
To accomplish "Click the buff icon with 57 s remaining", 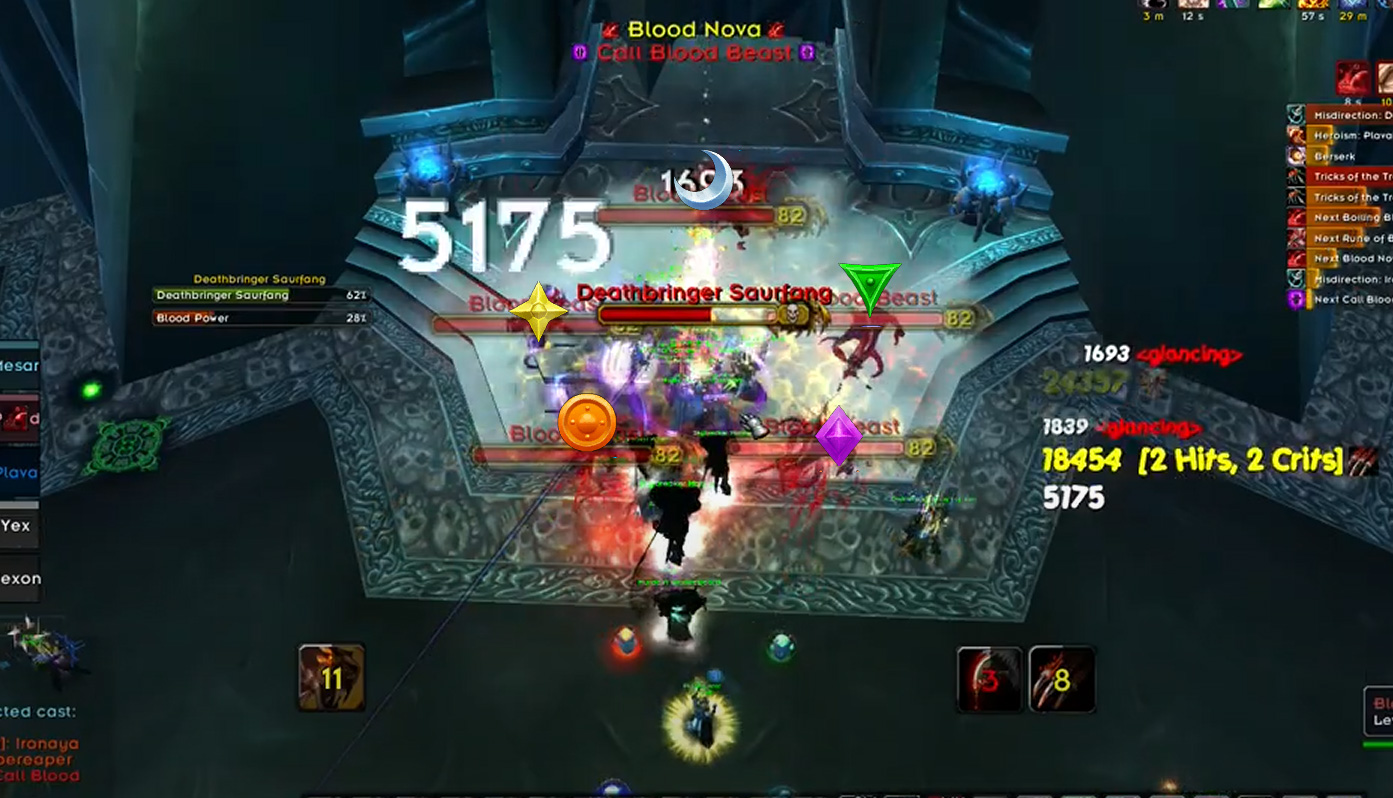I will pos(1313,4).
